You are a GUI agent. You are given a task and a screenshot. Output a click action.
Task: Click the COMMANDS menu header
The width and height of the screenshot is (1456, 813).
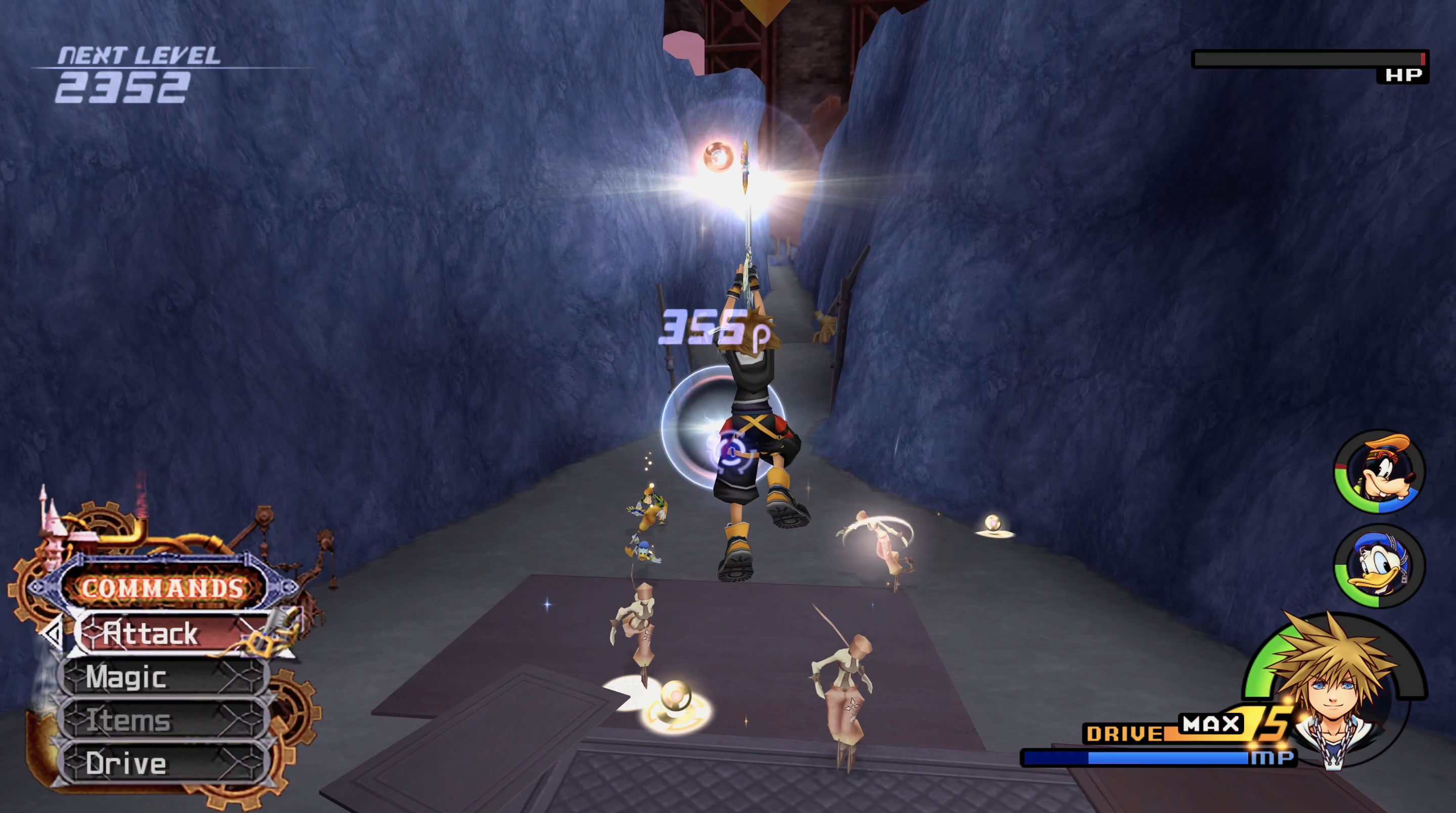point(163,588)
